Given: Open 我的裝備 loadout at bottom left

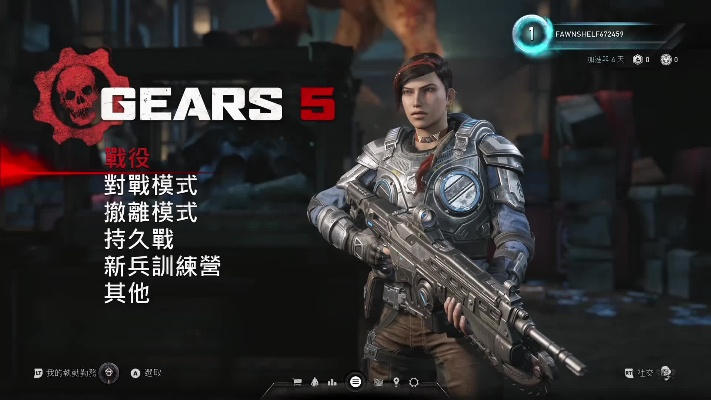Looking at the screenshot, I should tap(75, 373).
